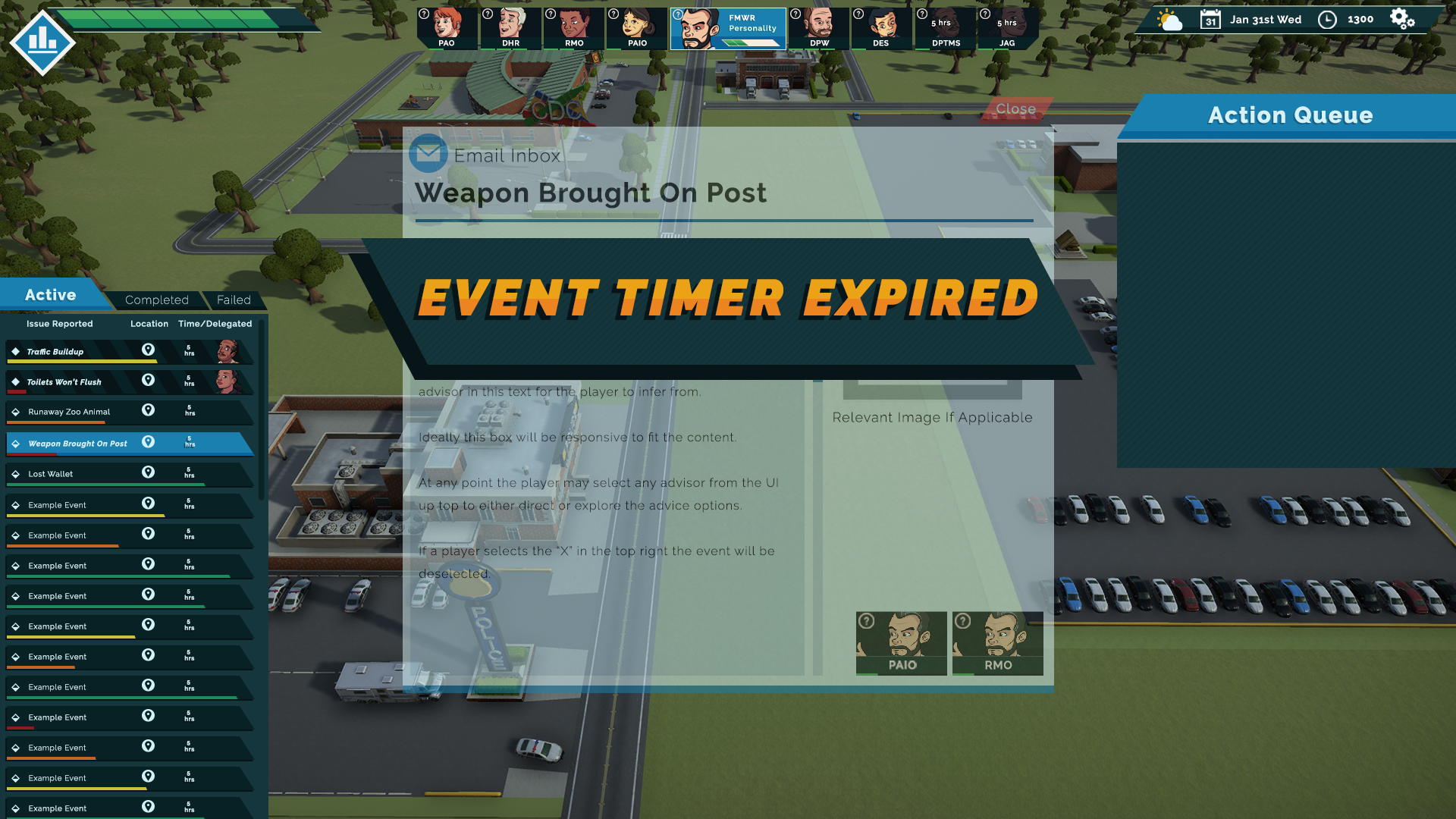Screen dimensions: 1456x819
Task: Click the clock icon next to 1300
Action: click(x=1328, y=19)
